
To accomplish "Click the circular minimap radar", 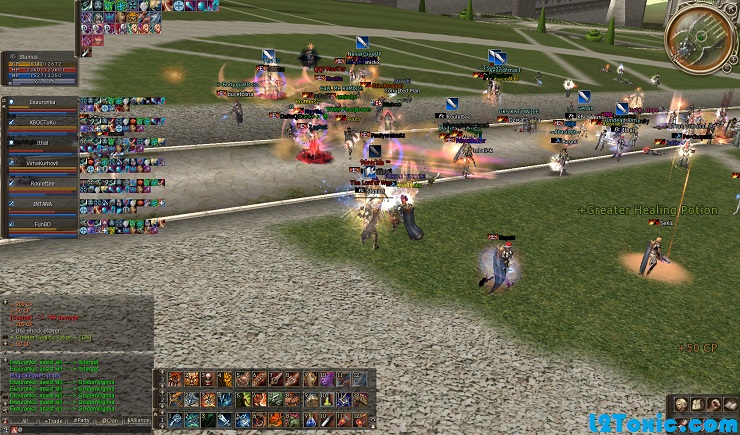I will [698, 35].
